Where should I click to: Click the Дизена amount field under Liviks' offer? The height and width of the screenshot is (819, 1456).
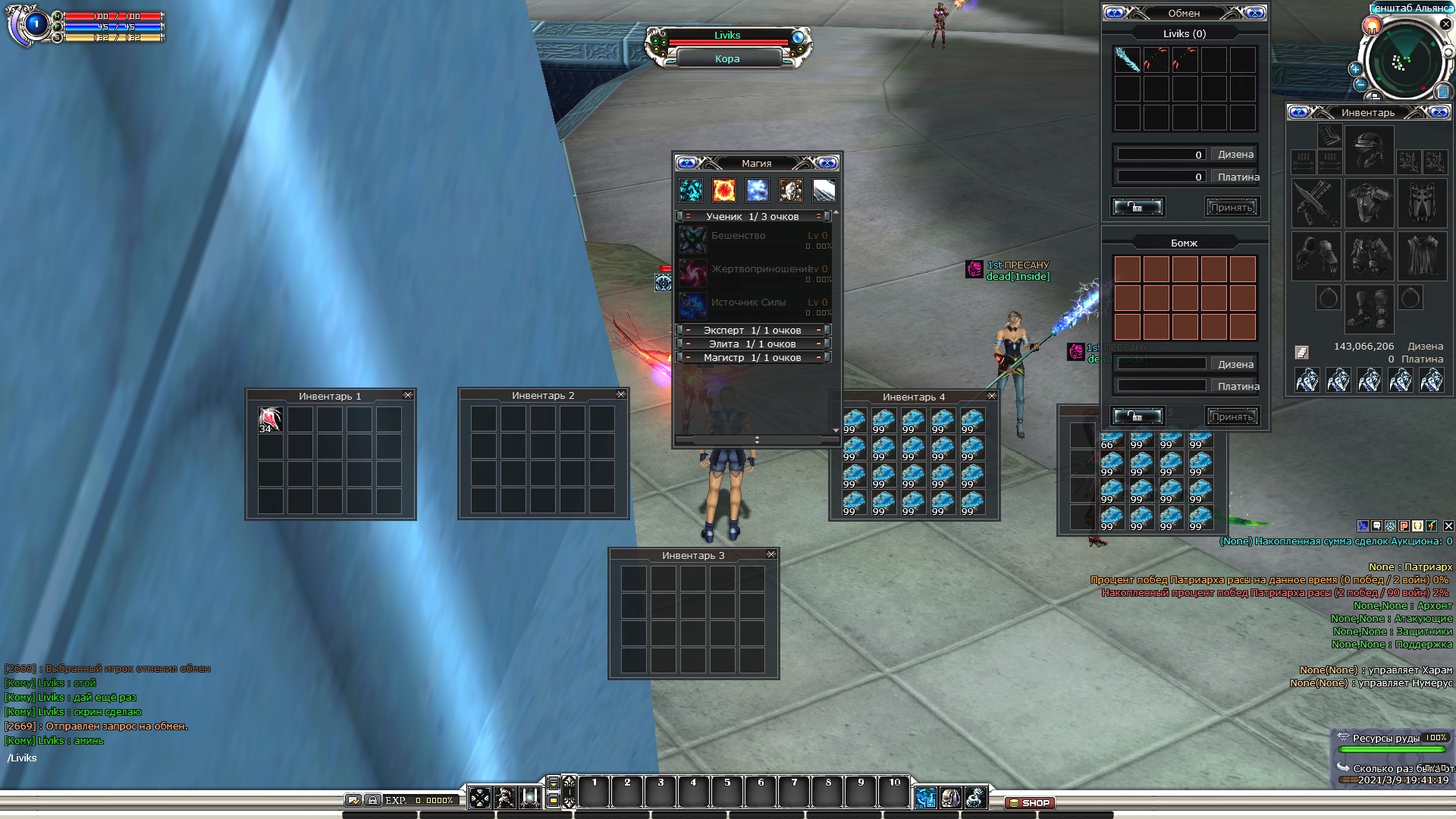tap(1161, 155)
